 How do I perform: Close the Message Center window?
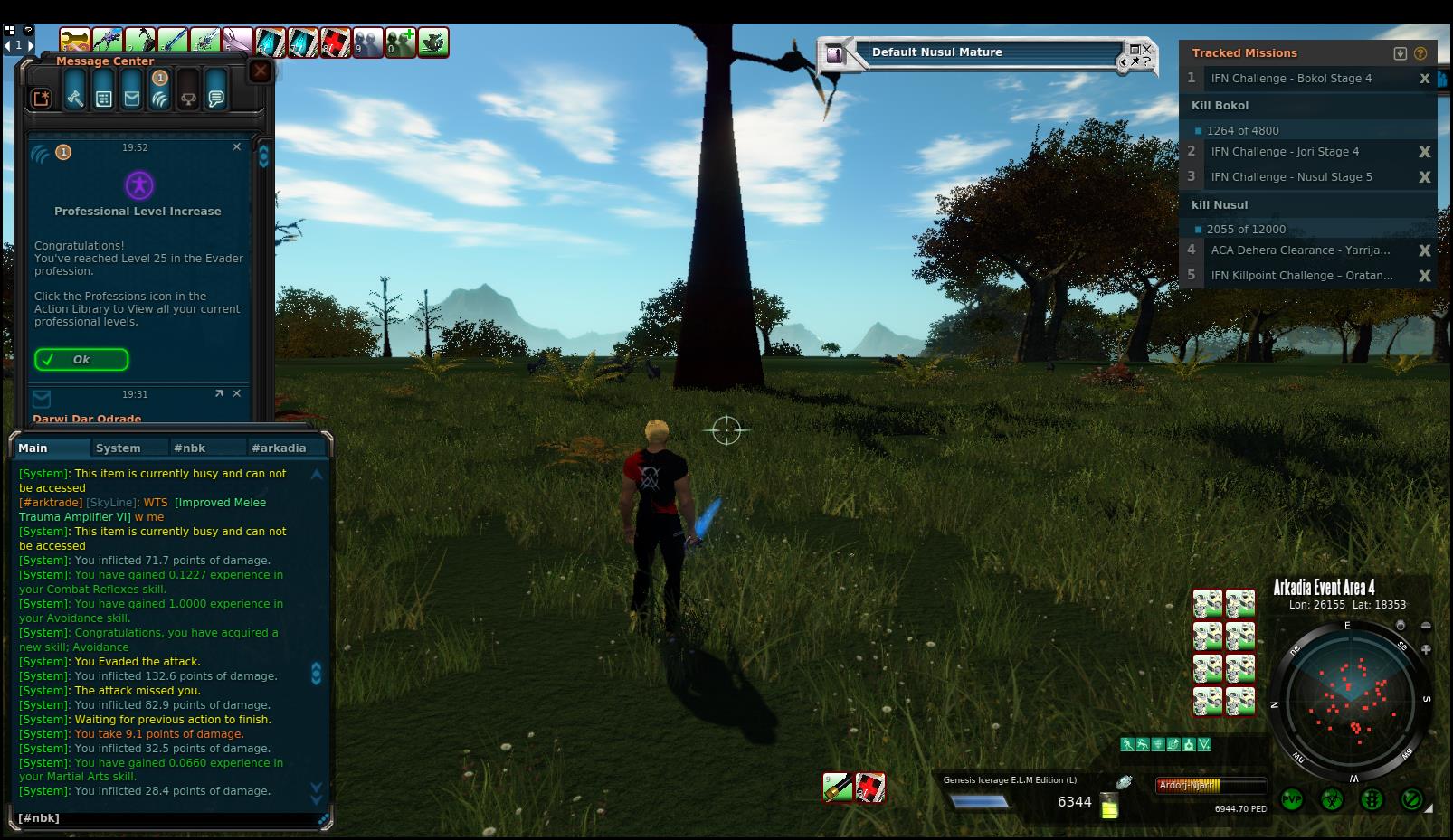261,71
